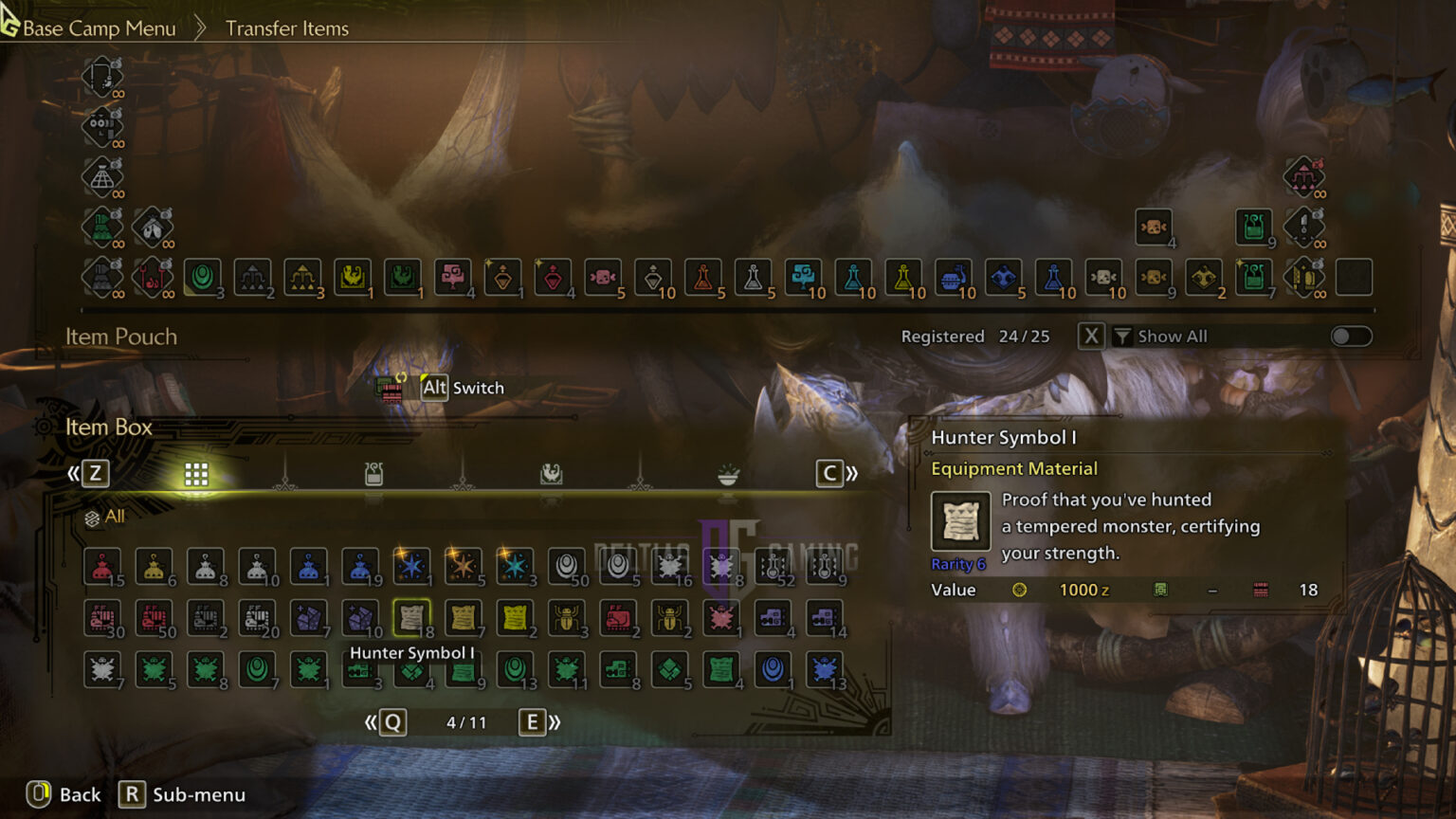Viewport: 1456px width, 819px height.
Task: Click the whetstone icon at the pouch top
Action: (102, 78)
